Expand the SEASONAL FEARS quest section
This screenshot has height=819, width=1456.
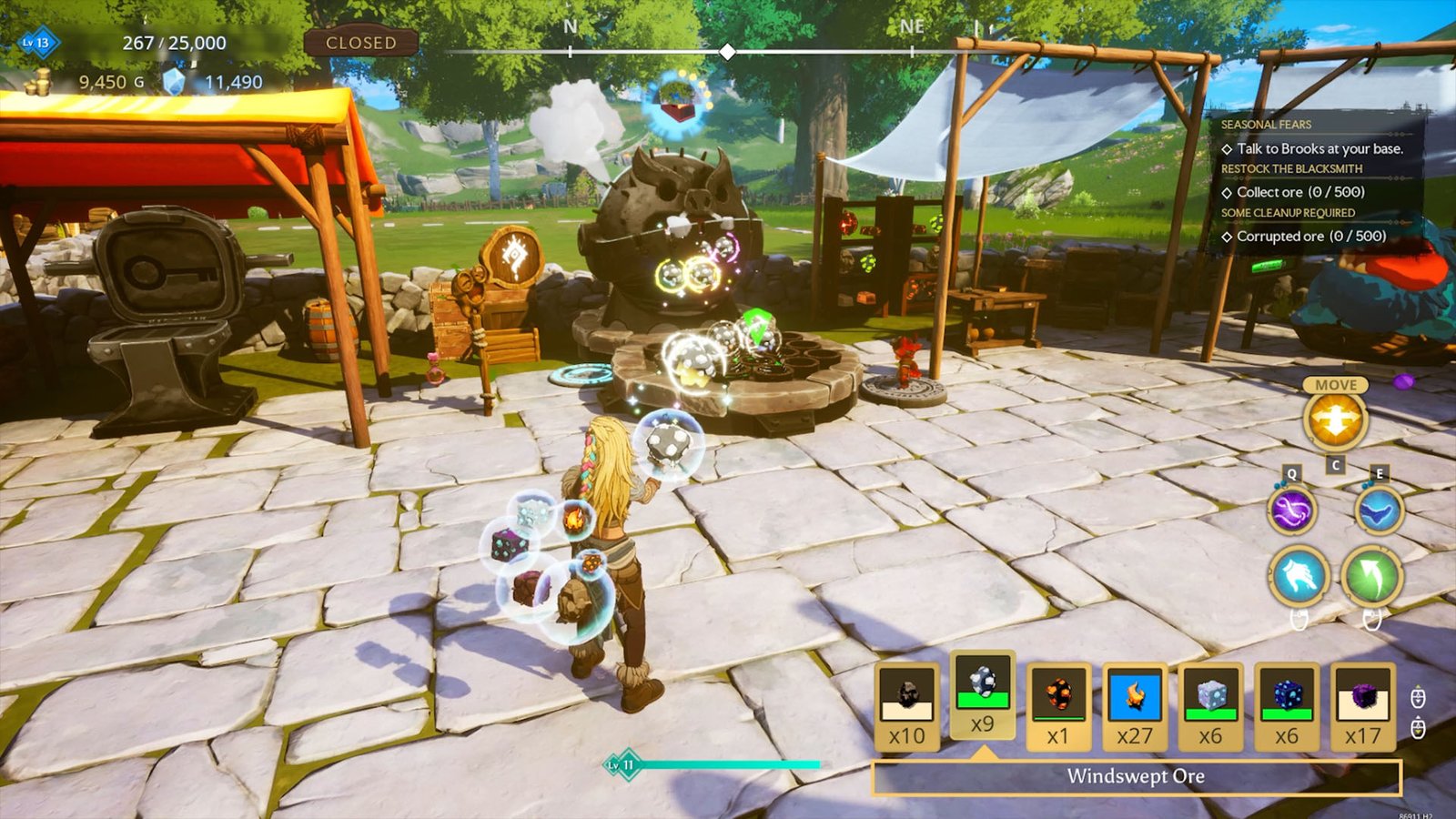pyautogui.click(x=1268, y=125)
